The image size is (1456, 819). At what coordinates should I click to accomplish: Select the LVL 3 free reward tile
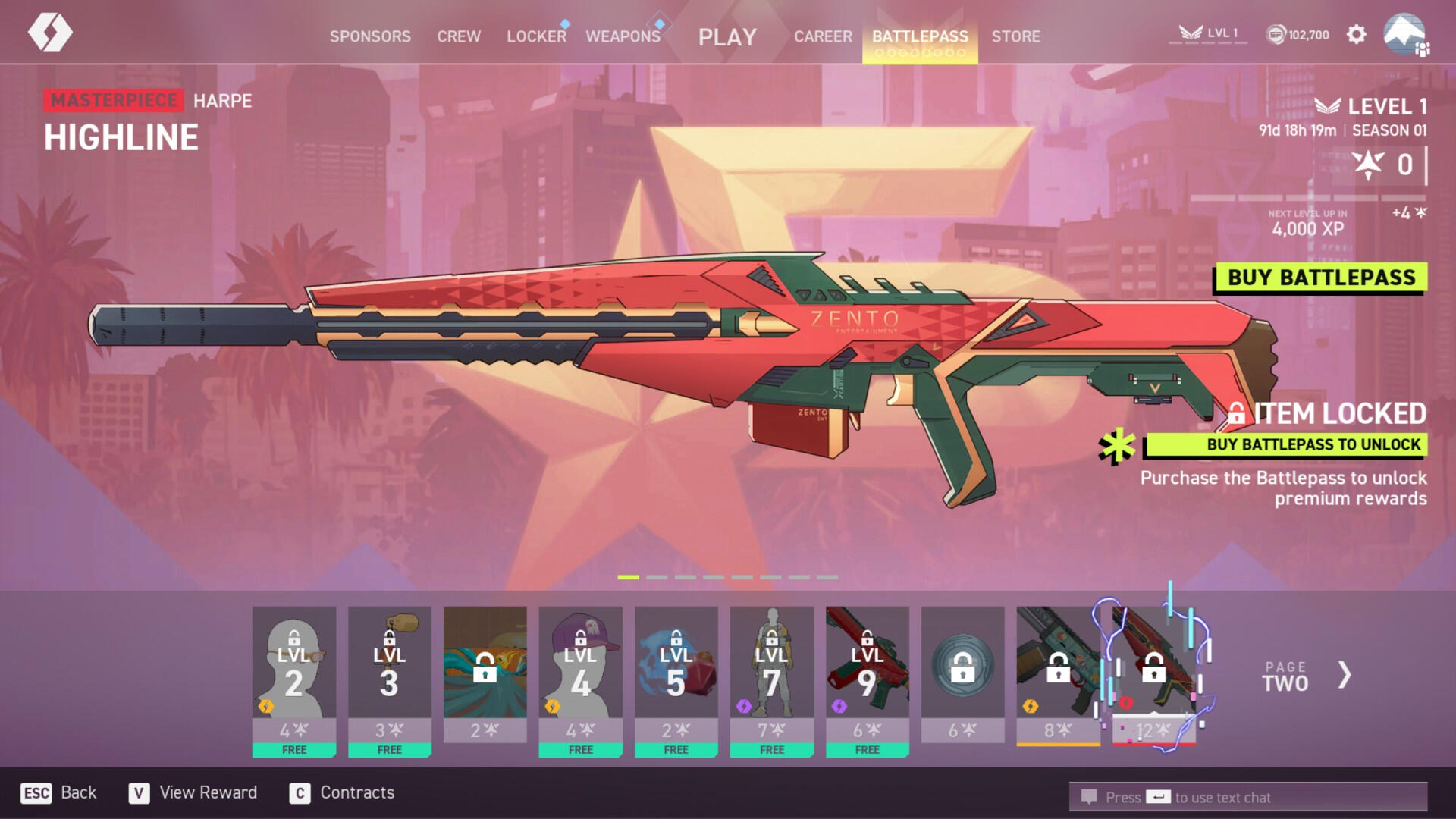tap(390, 675)
